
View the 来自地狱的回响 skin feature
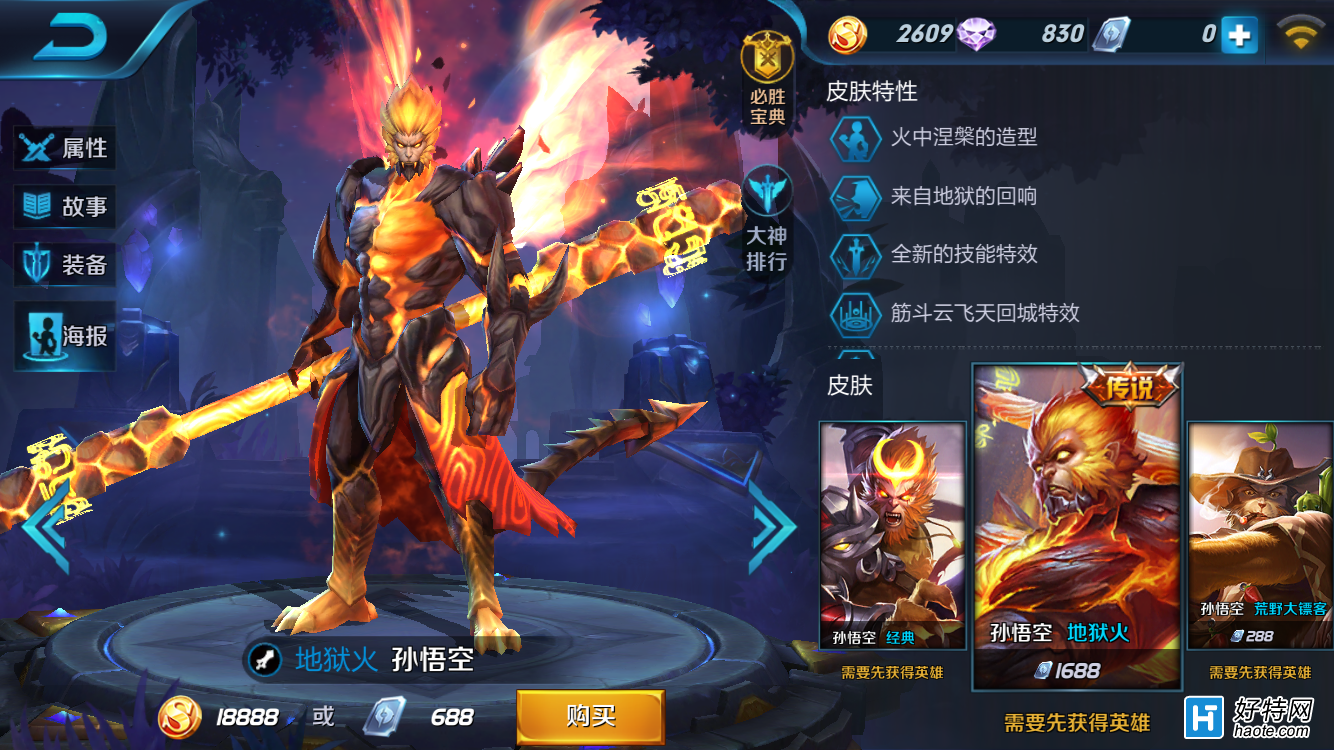point(962,196)
